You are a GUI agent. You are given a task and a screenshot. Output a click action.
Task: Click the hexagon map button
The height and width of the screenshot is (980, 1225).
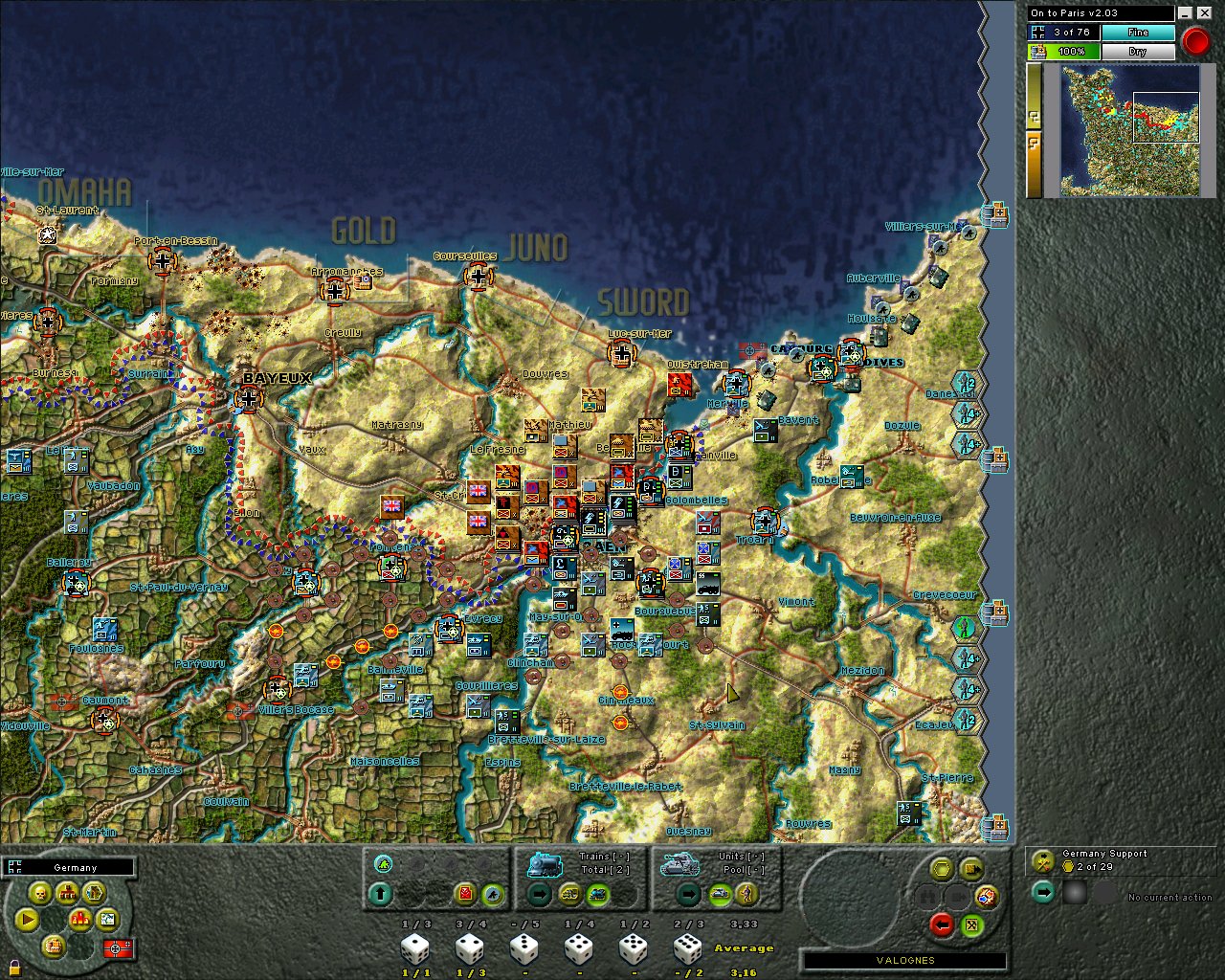pos(94,894)
